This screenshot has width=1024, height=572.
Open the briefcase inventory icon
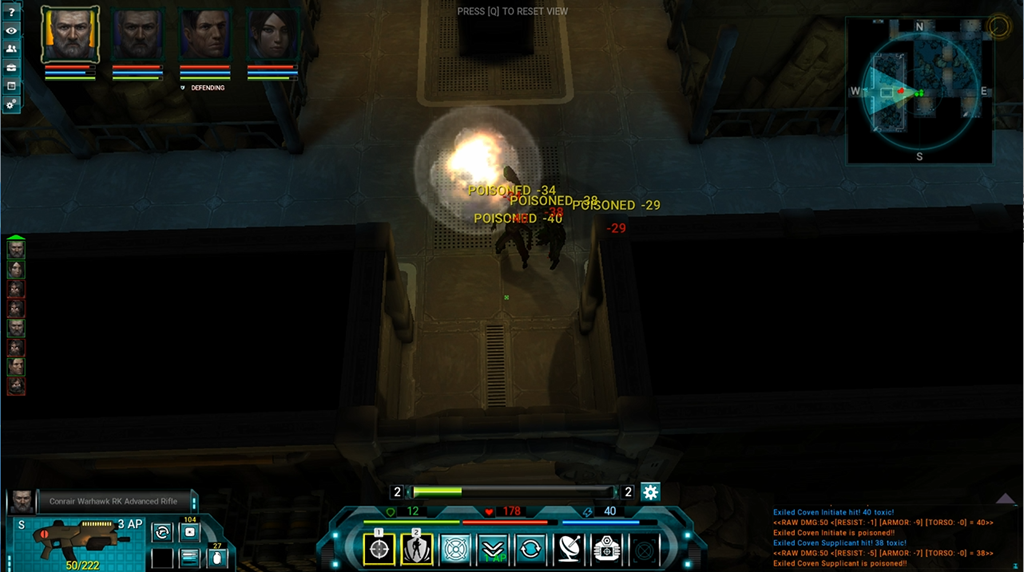point(11,67)
